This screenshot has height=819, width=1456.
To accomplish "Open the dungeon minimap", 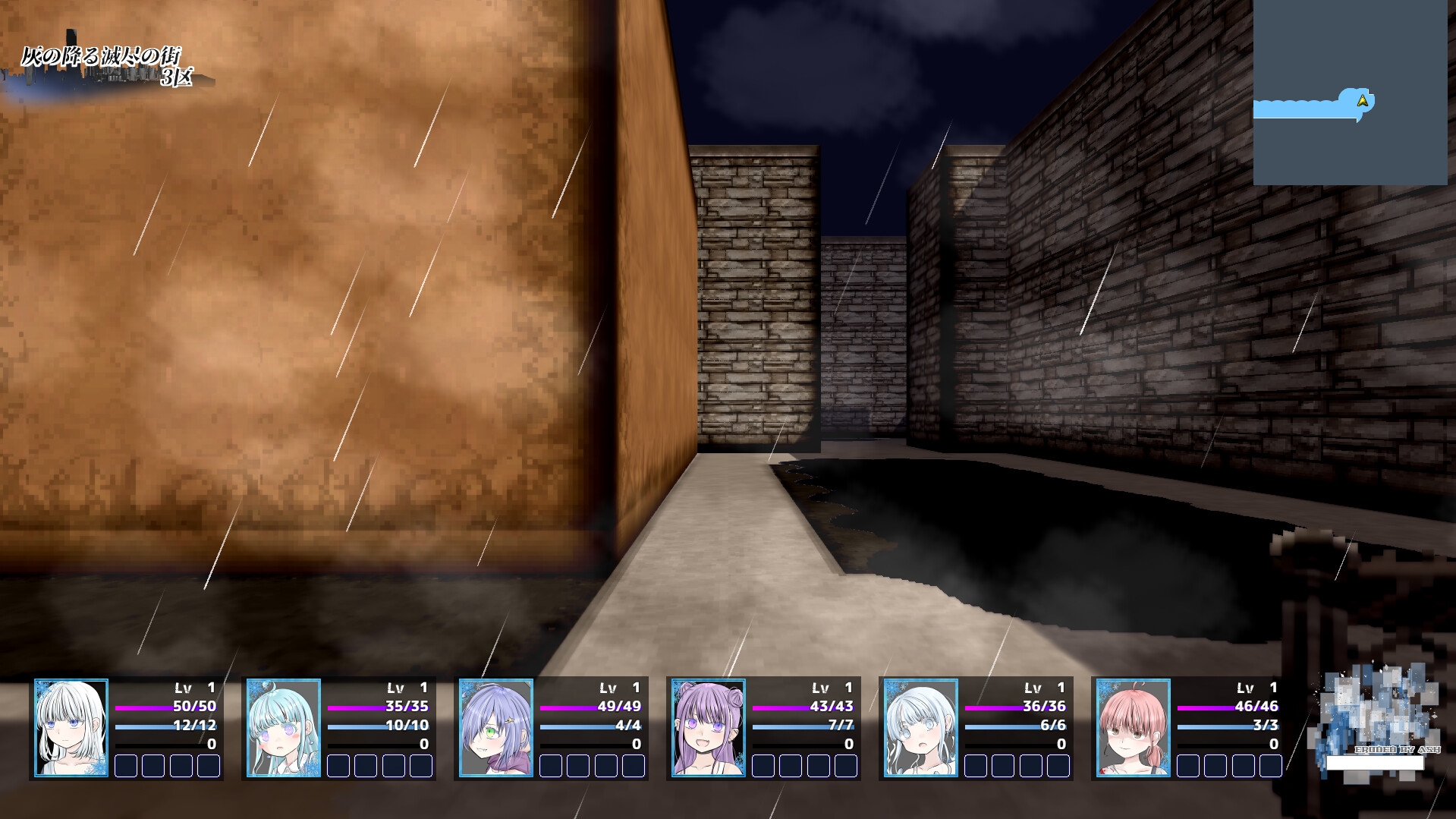I will pyautogui.click(x=1350, y=93).
